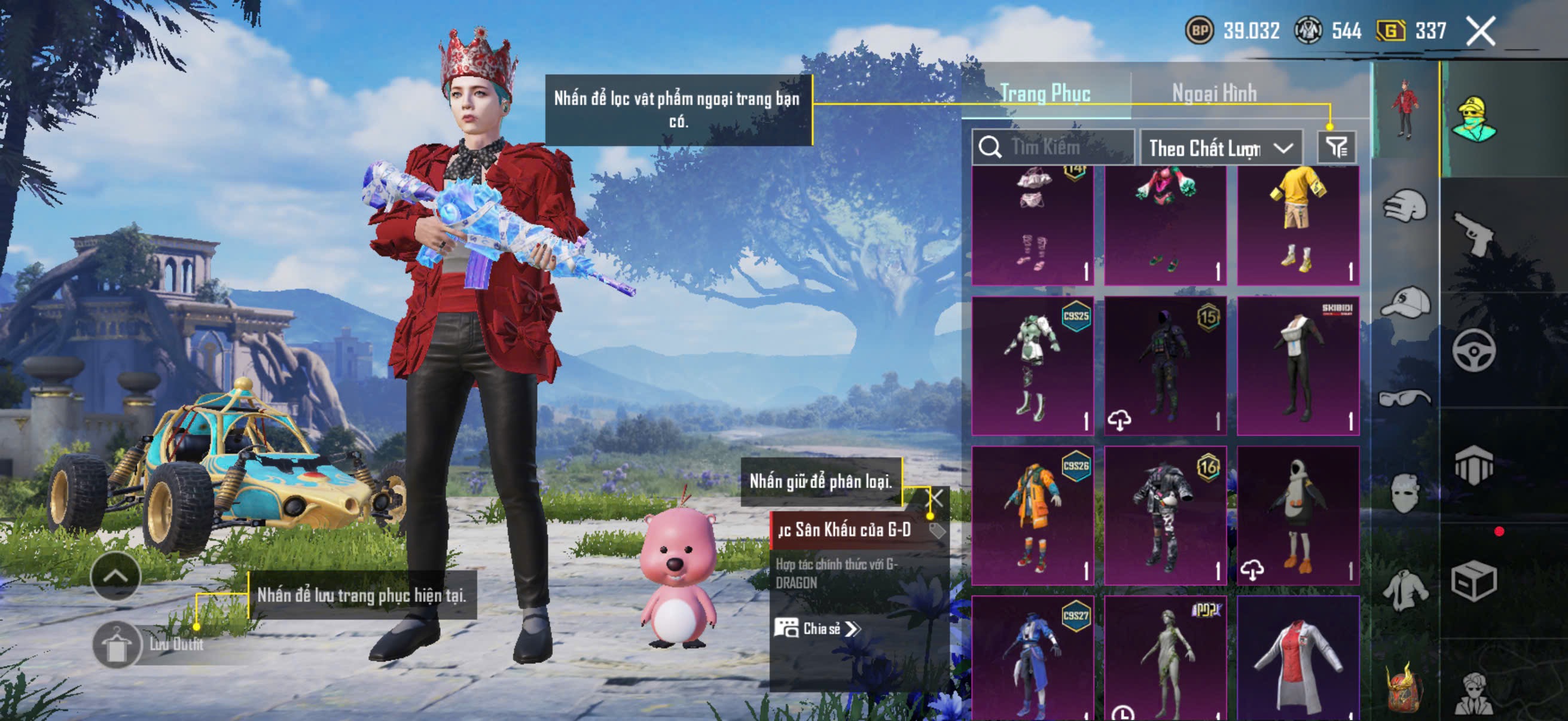Viewport: 1568px width, 721px height.
Task: Pick the yellow shirt and shorts outfit
Action: click(1298, 225)
